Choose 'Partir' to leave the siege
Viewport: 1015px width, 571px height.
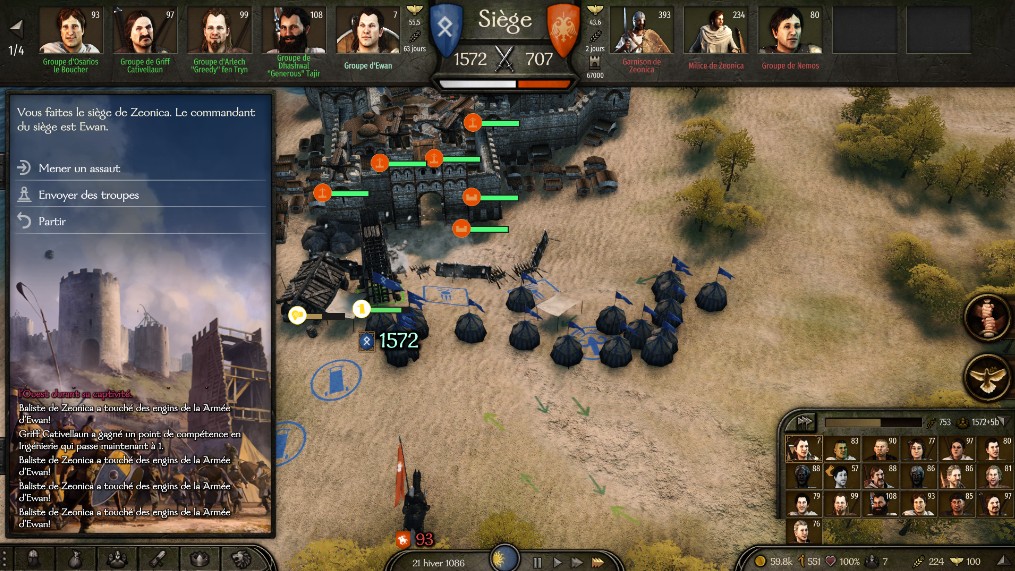tap(52, 221)
